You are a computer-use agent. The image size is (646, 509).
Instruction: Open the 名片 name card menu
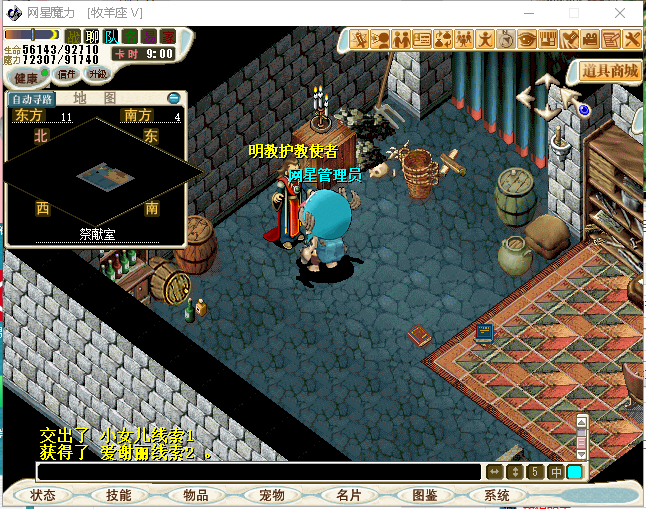(x=348, y=495)
